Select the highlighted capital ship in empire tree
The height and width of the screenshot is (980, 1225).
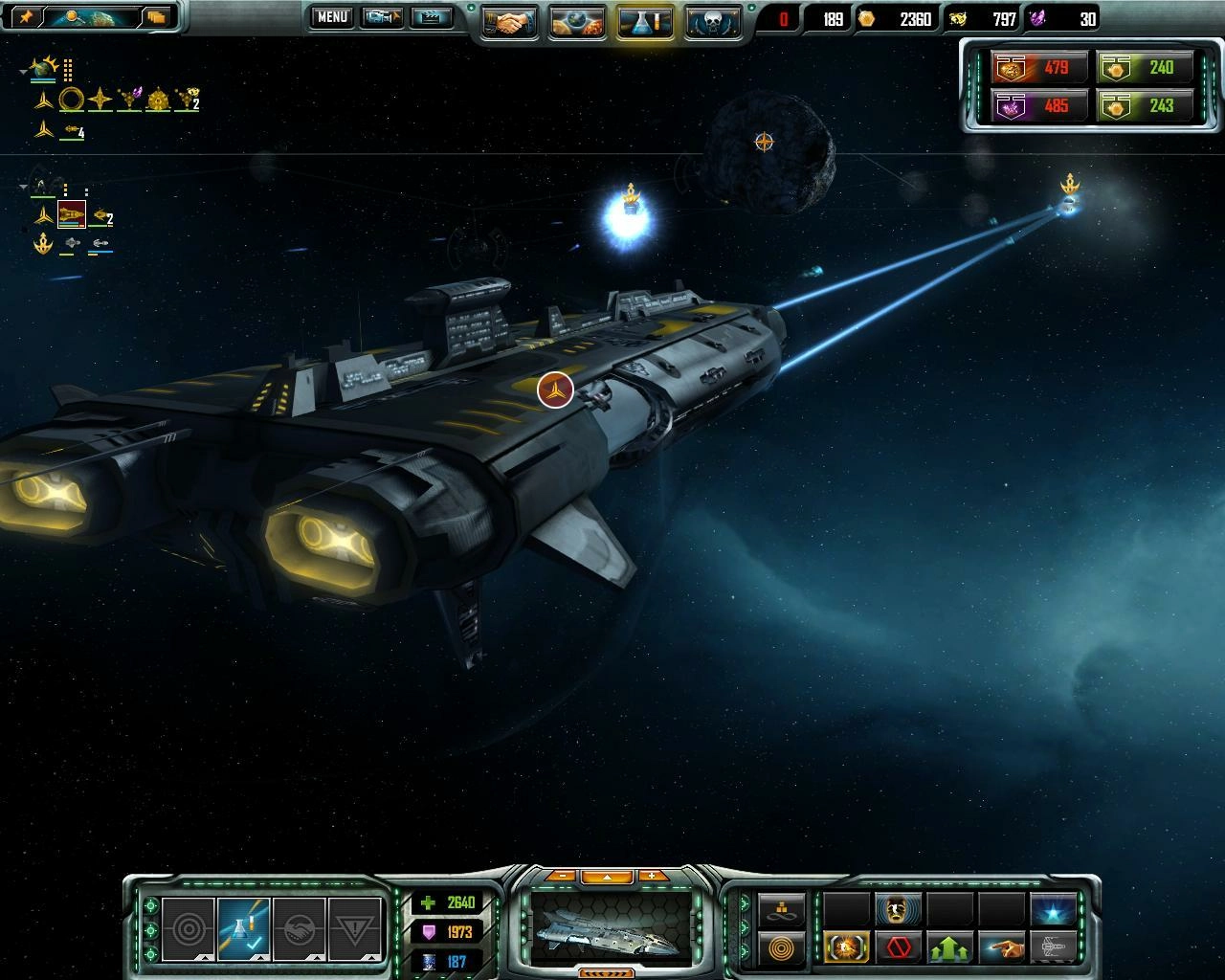point(72,215)
